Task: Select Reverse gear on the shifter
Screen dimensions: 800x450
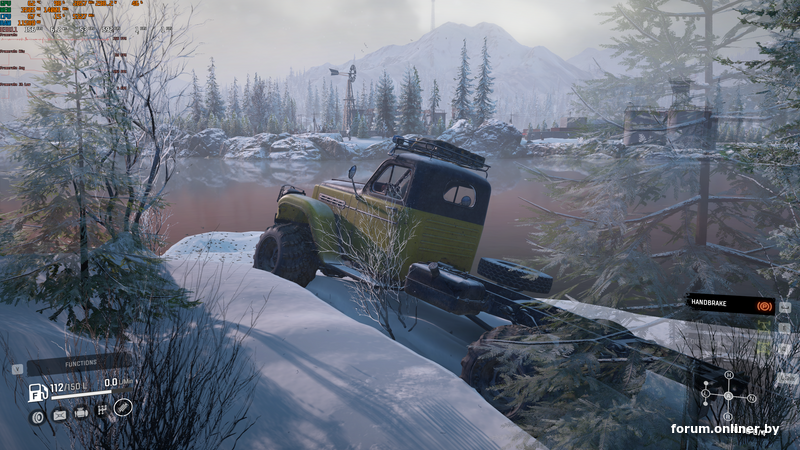Action: pos(729,417)
